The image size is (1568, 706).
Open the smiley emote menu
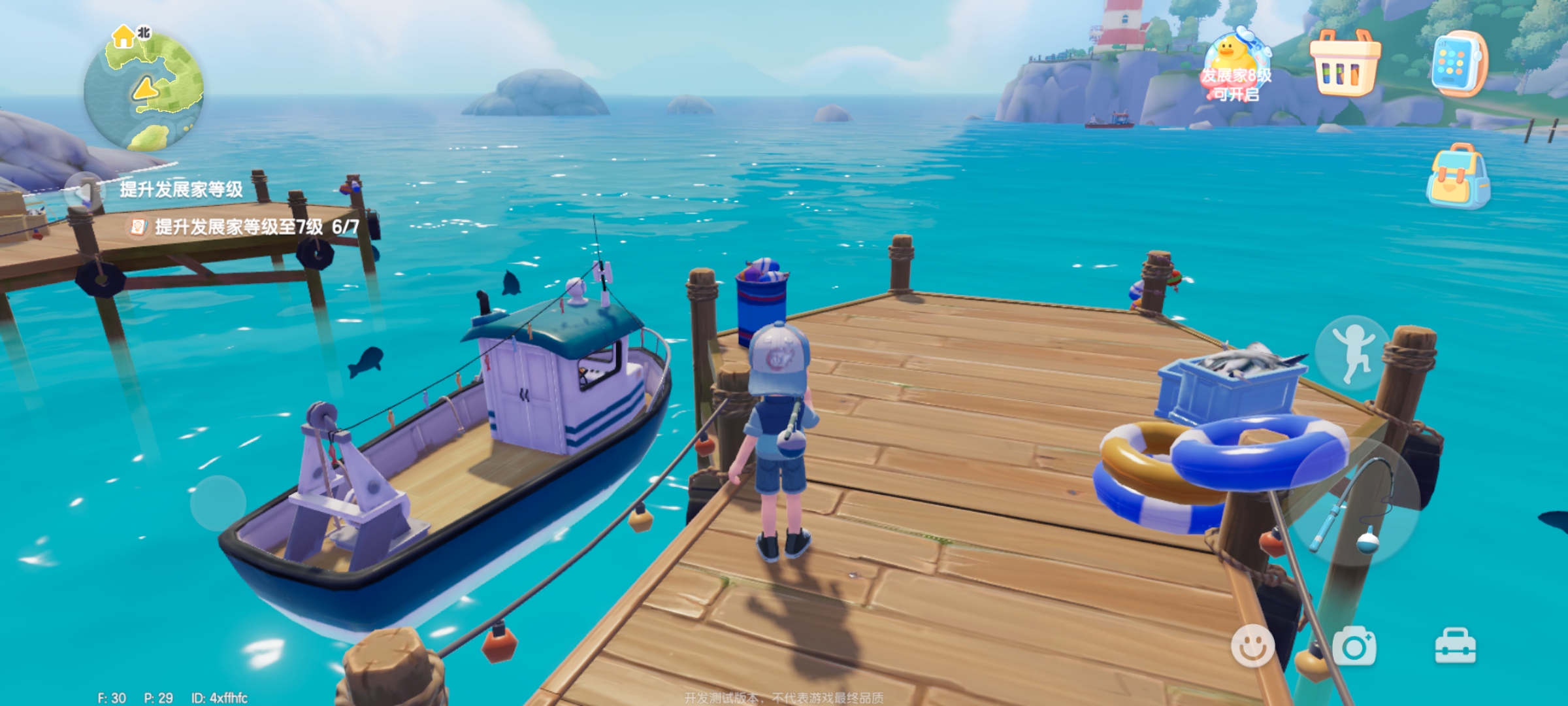[x=1252, y=646]
